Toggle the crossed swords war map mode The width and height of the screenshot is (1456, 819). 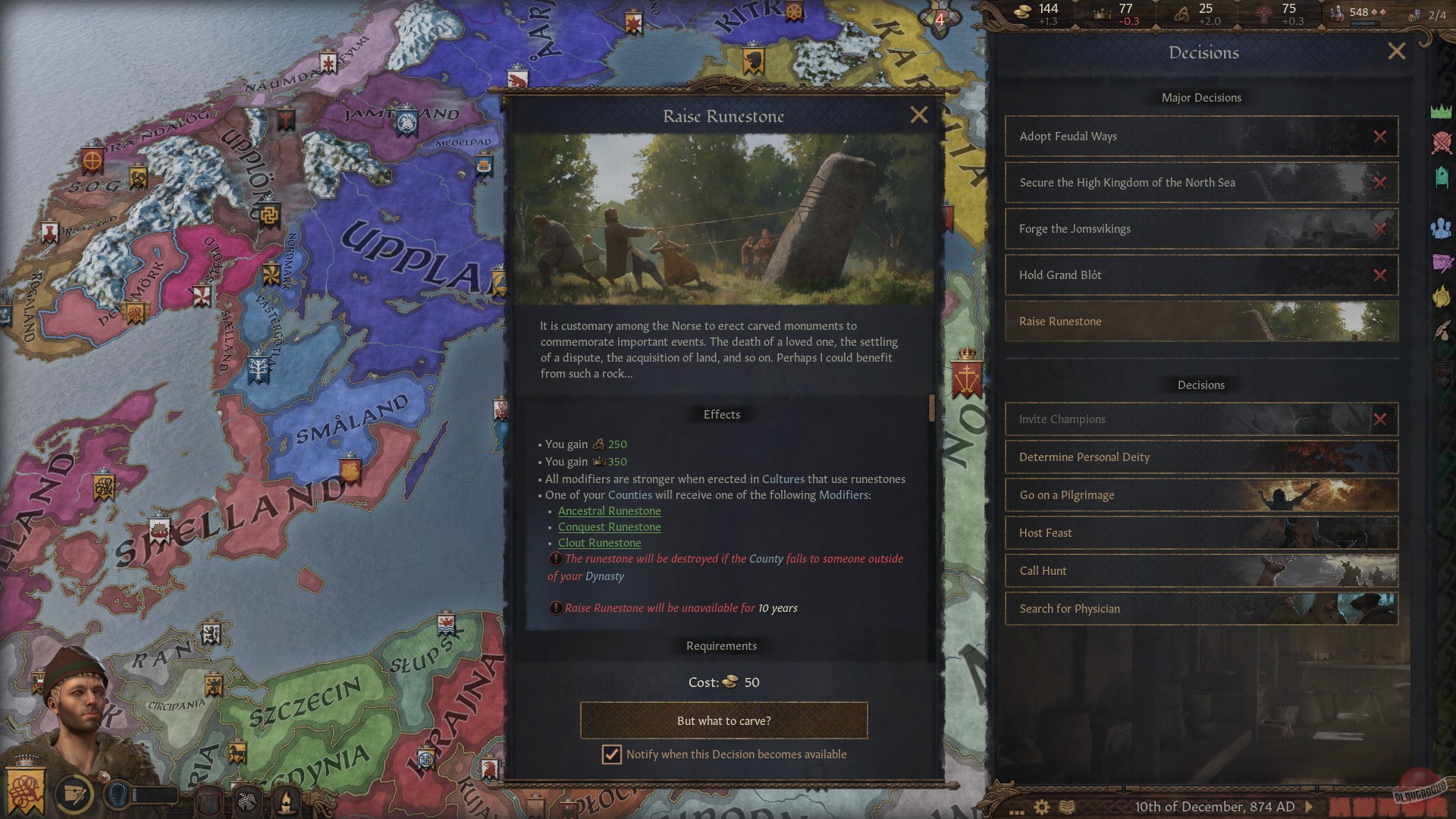pos(1441,140)
